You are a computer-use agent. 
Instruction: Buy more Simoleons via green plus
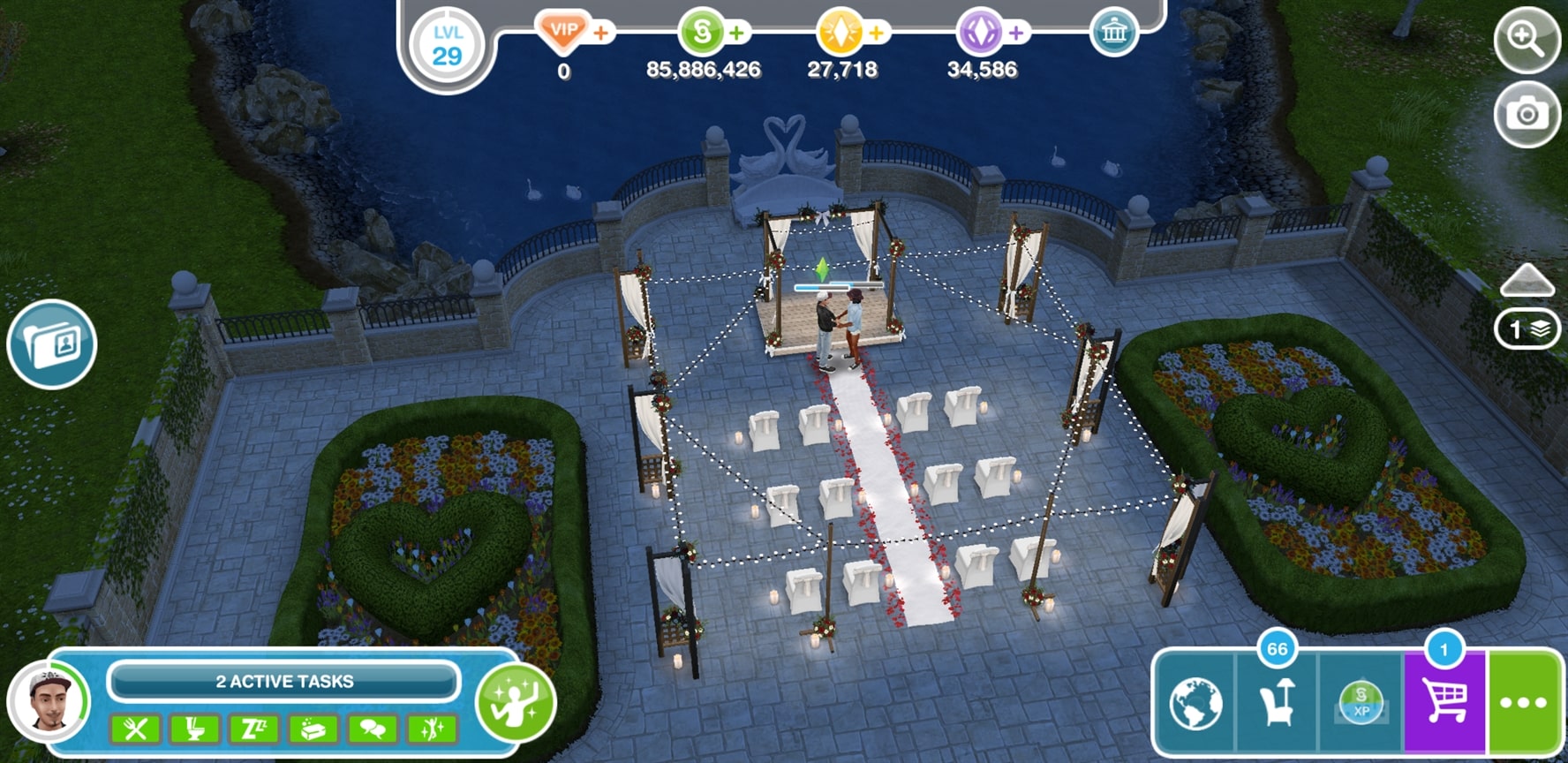[x=737, y=34]
